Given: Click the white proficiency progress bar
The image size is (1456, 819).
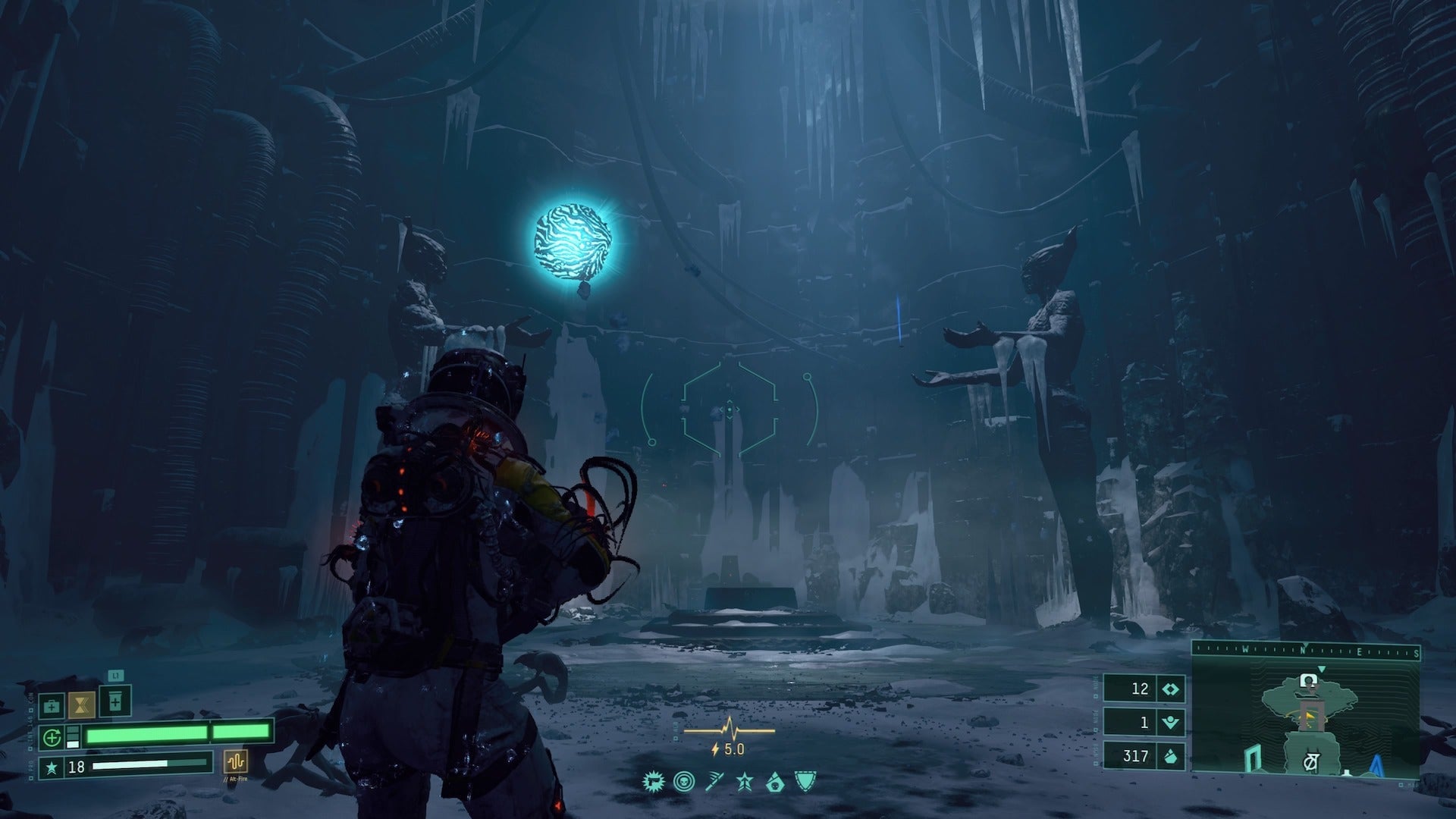Looking at the screenshot, I should click(130, 764).
